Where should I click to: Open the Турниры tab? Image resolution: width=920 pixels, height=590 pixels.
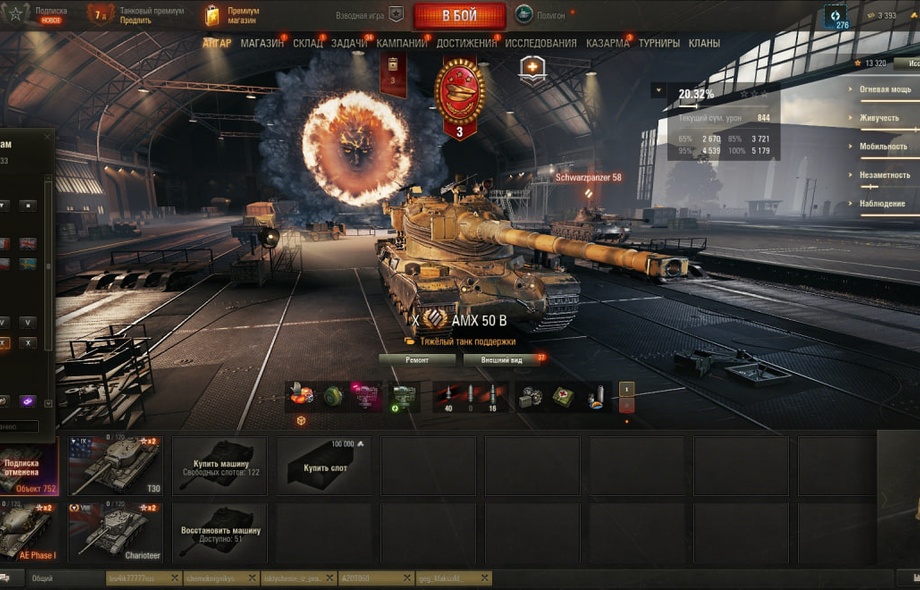click(659, 43)
